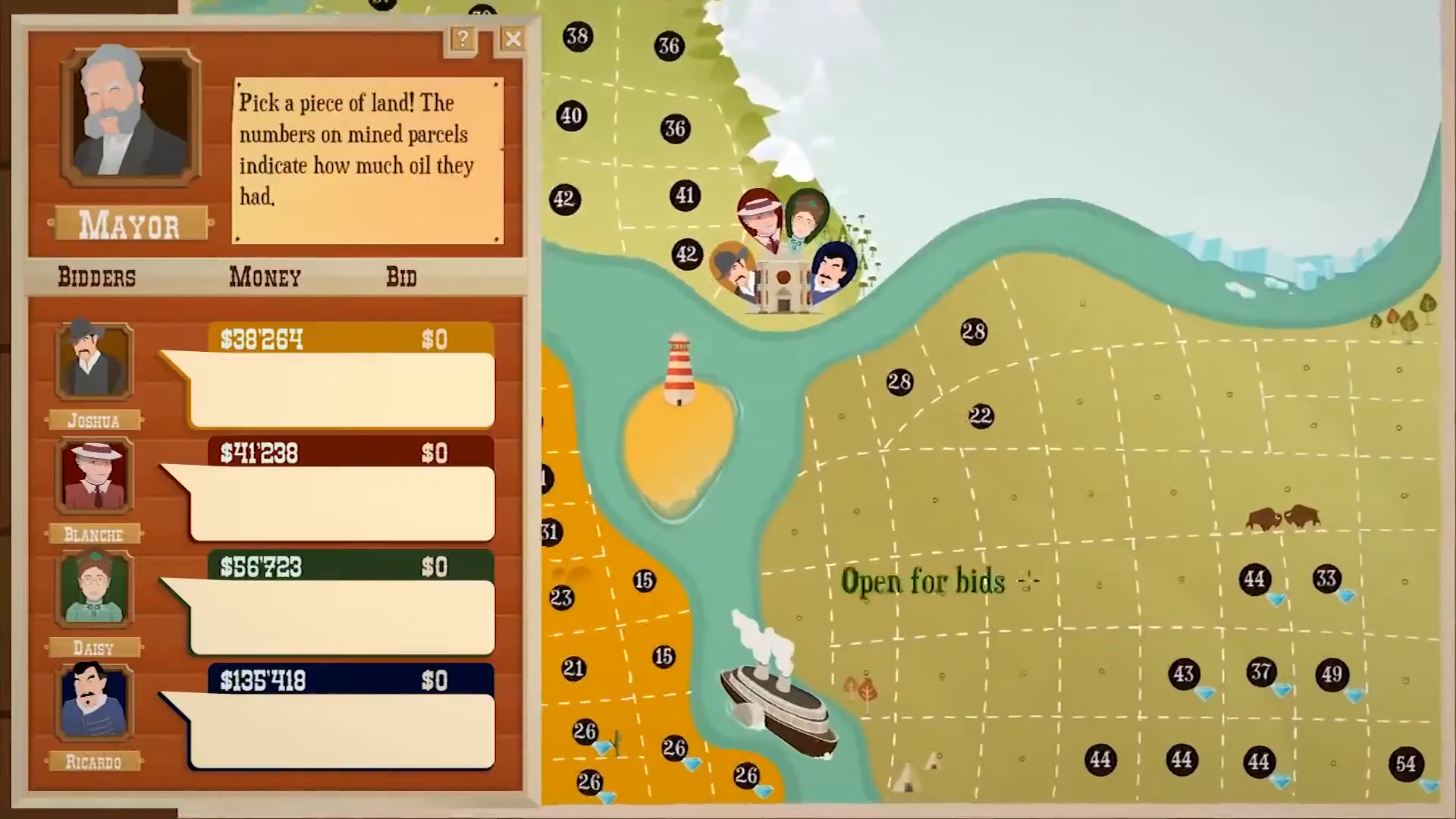The width and height of the screenshot is (1456, 819).
Task: Choose the mined parcel numbered 22
Action: [981, 416]
